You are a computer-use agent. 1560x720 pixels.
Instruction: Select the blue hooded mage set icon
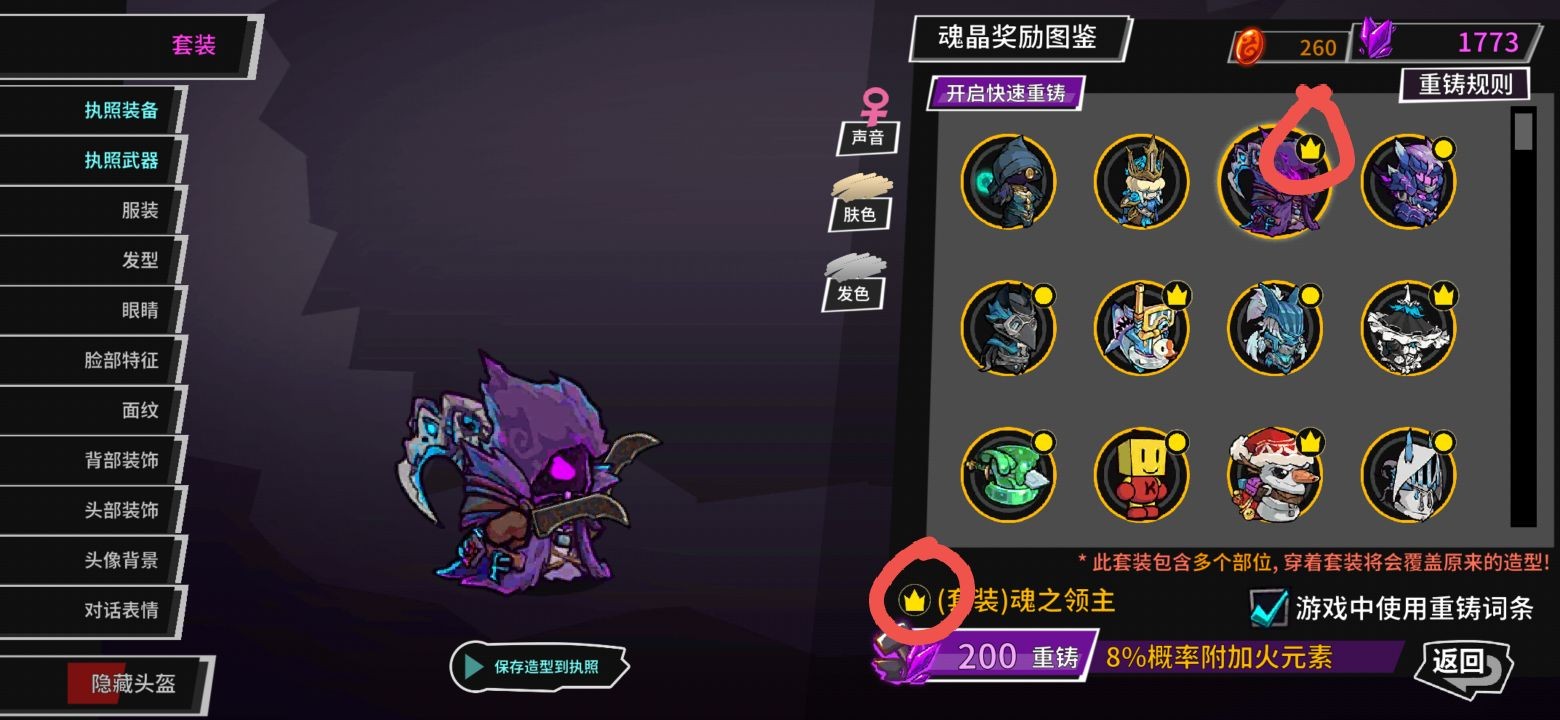tap(1010, 185)
